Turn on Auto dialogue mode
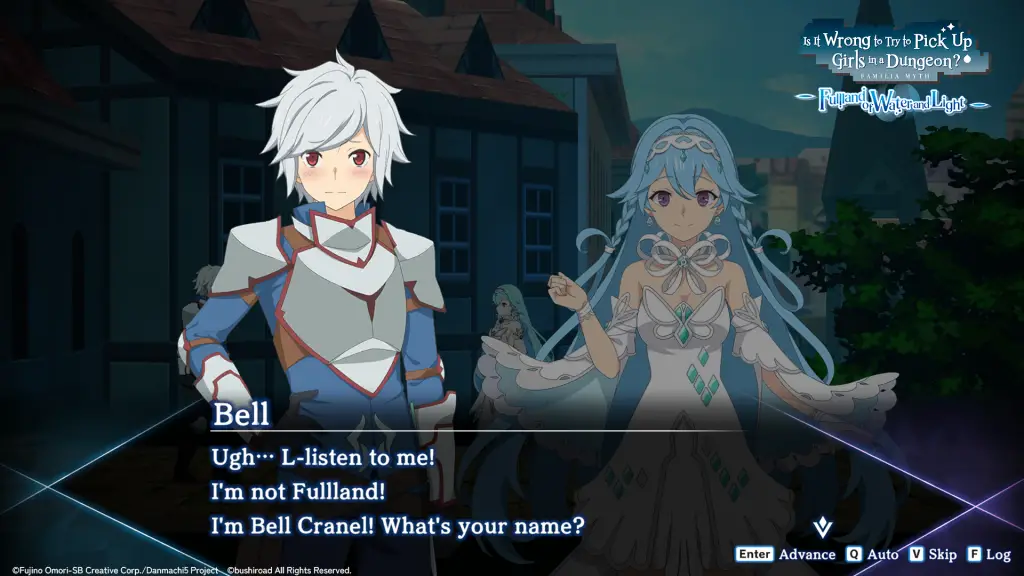Image resolution: width=1024 pixels, height=576 pixels. pyautogui.click(x=873, y=554)
